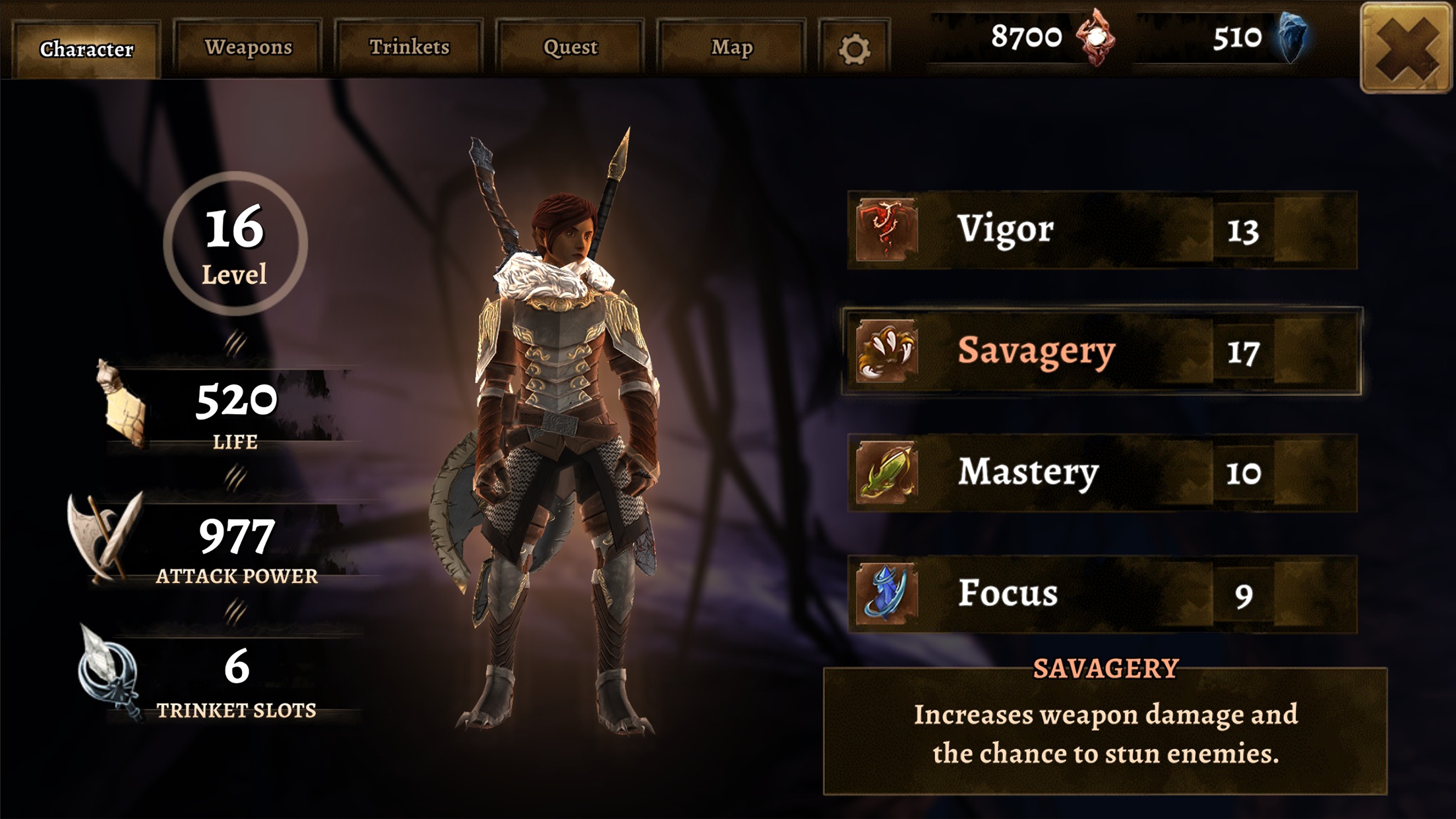Click the red dragon Vigor stat icon
This screenshot has height=819, width=1456.
pyautogui.click(x=886, y=229)
